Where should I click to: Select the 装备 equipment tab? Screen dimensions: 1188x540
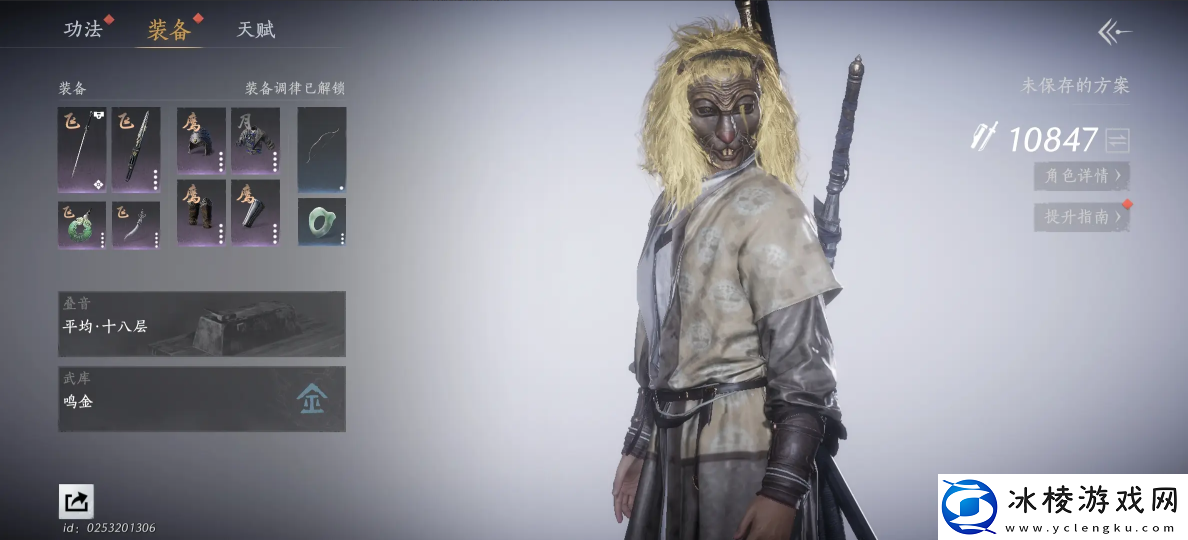coord(168,29)
